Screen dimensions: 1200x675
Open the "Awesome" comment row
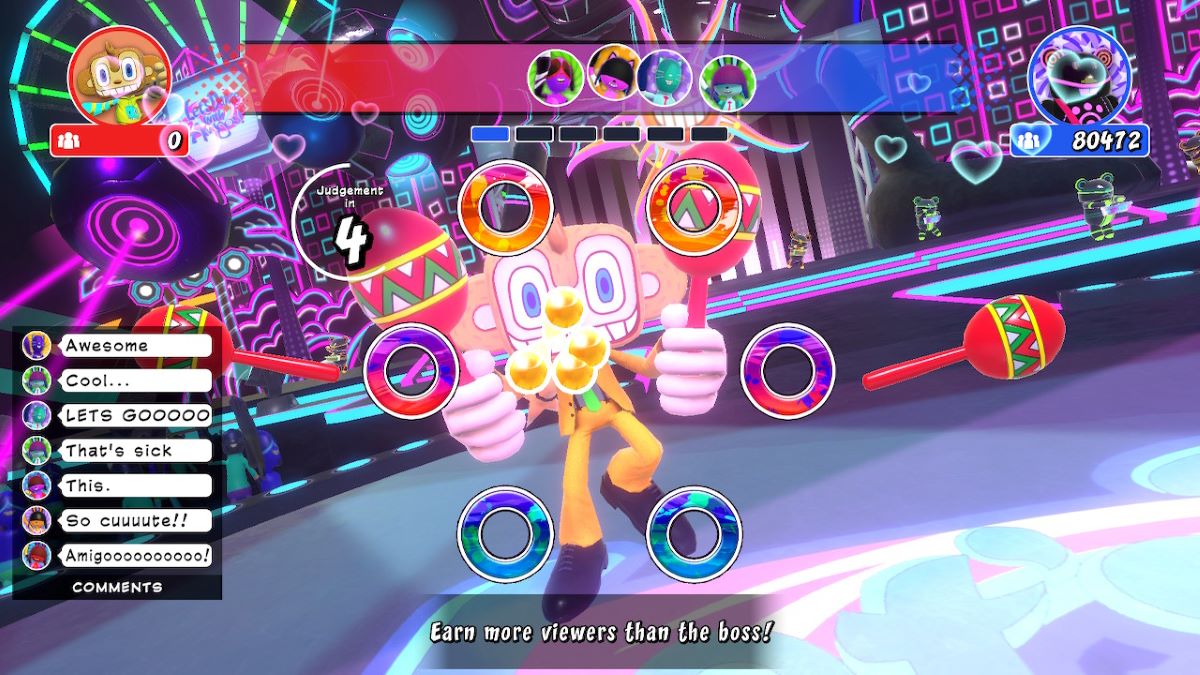click(136, 346)
